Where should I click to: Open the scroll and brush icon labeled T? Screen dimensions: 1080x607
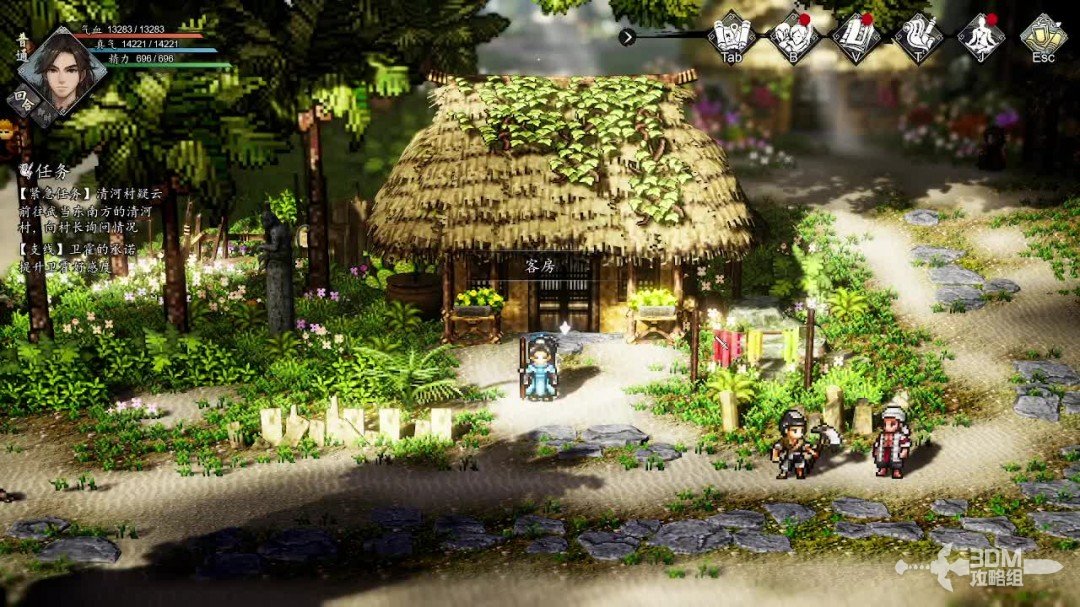[918, 35]
